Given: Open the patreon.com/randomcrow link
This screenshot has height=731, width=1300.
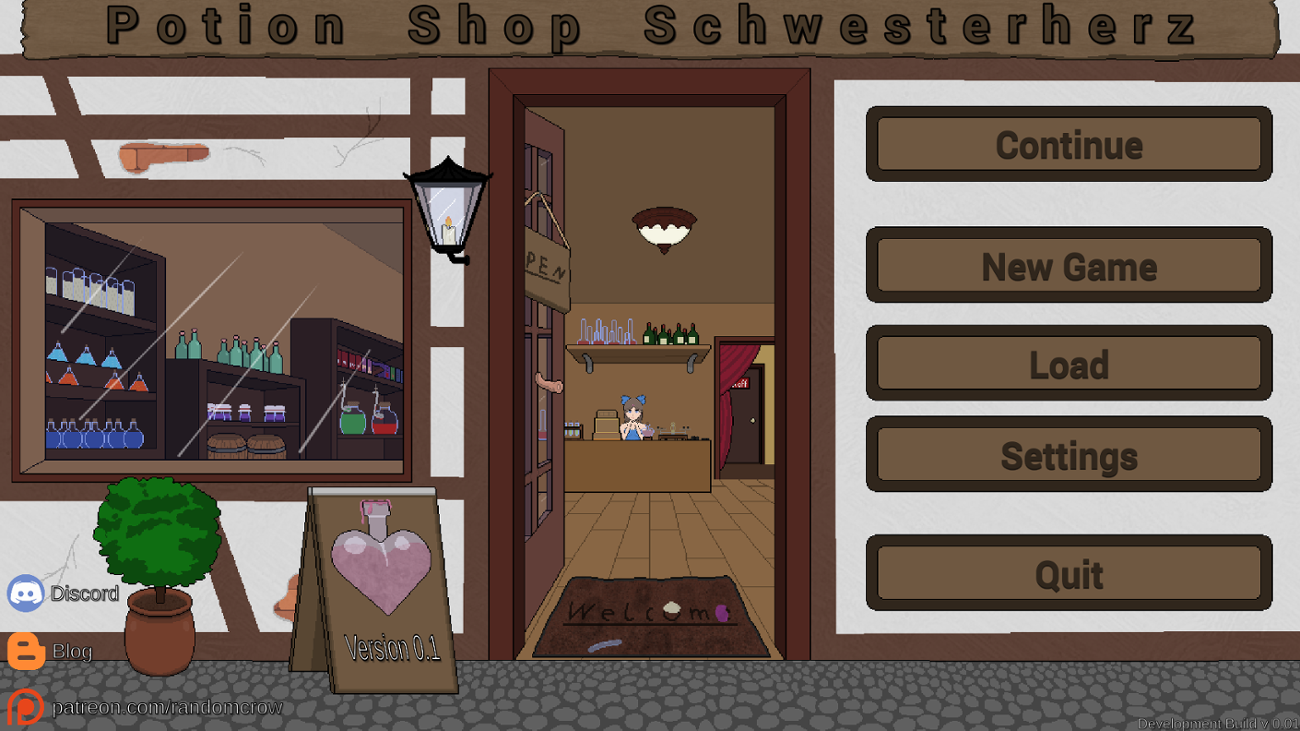Looking at the screenshot, I should click(168, 706).
